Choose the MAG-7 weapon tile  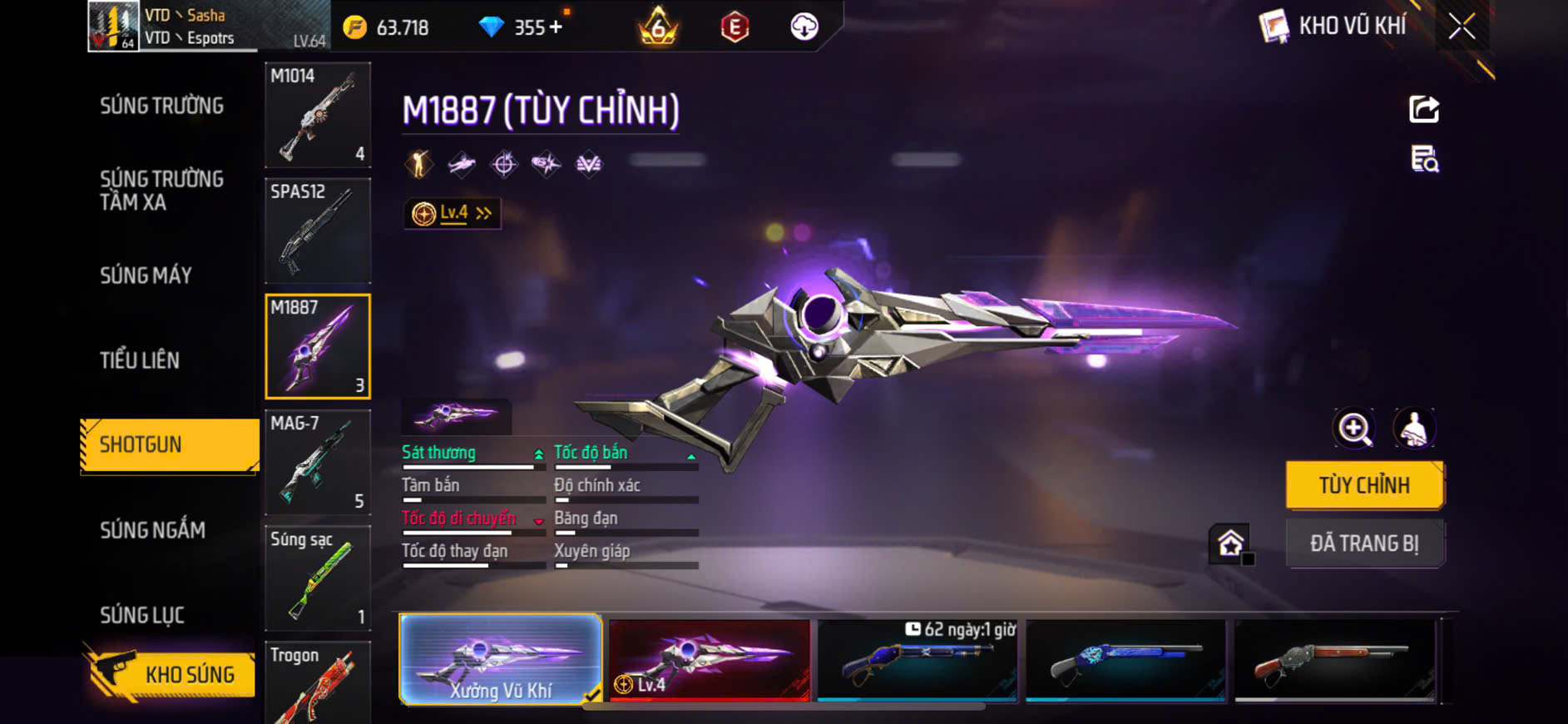pos(318,462)
